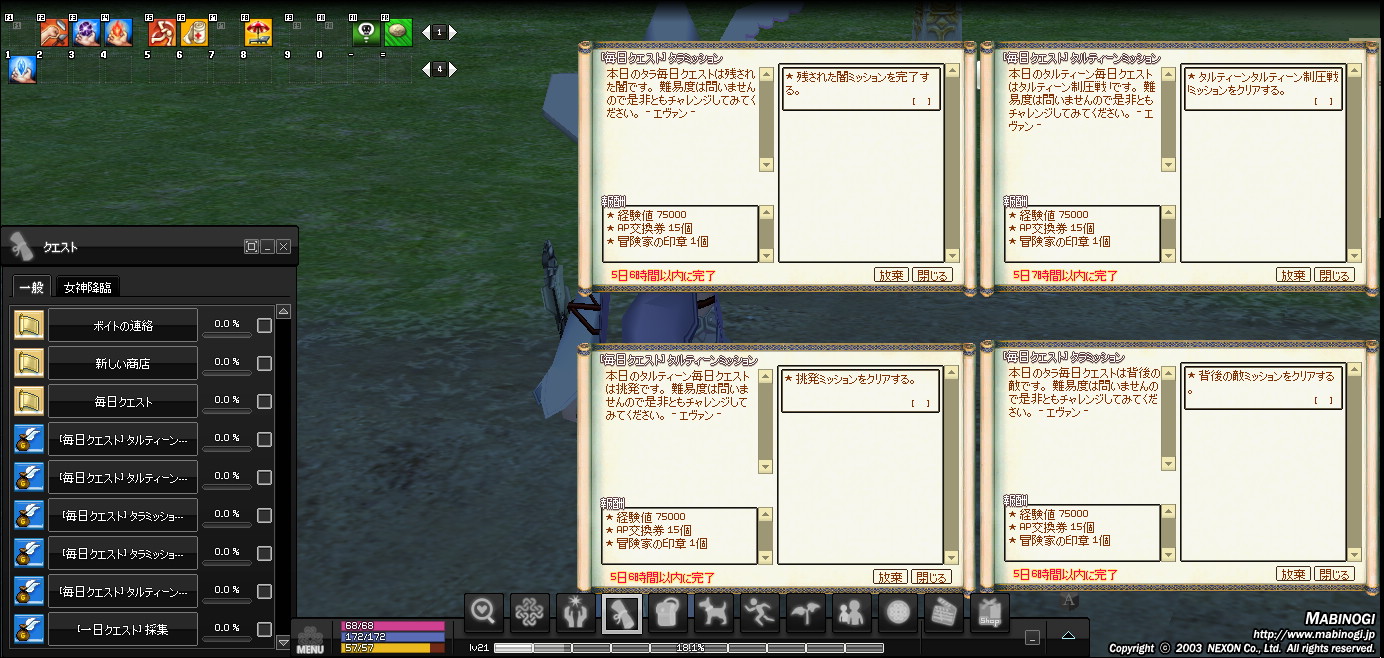
Task: Select the 新しい商店 quest row
Action: 122,363
